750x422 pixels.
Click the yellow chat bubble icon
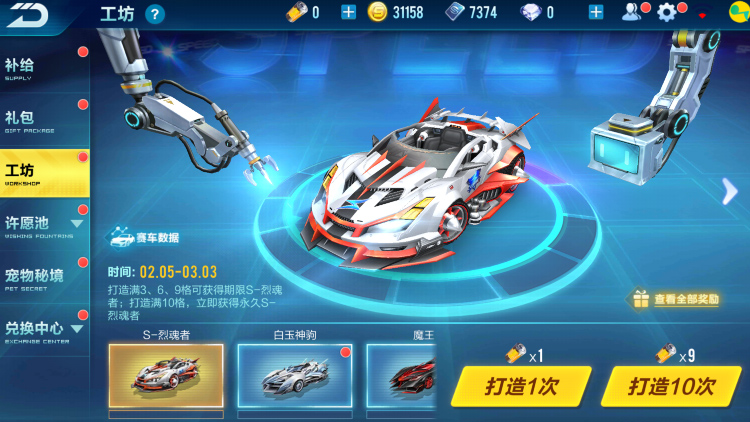[x=731, y=16]
